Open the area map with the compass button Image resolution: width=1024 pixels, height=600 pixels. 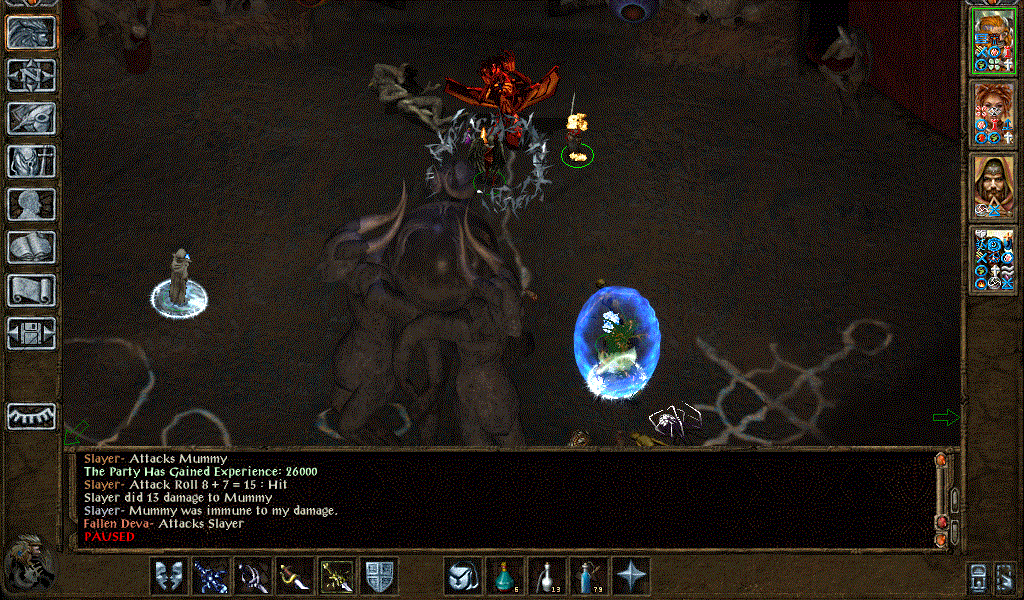32,75
